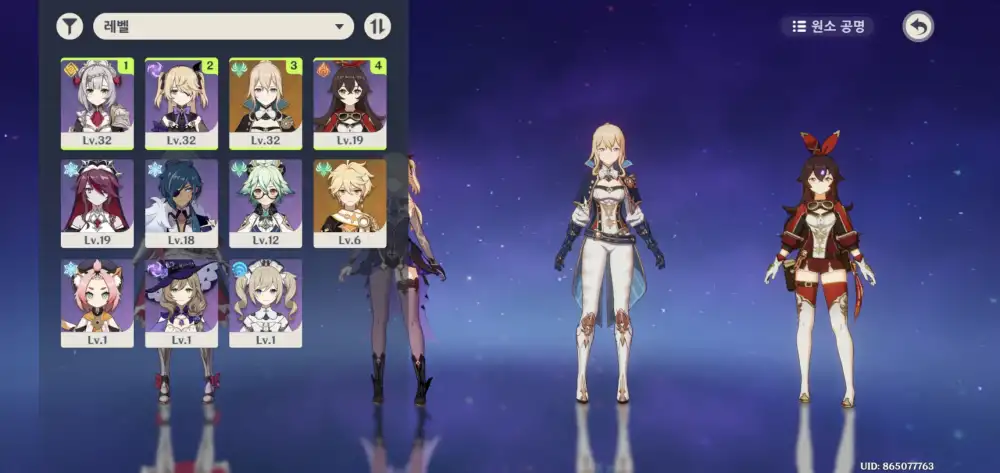Select Fischl's portrait in party slot 2
Screen dimensions: 1000x473
pos(181,101)
